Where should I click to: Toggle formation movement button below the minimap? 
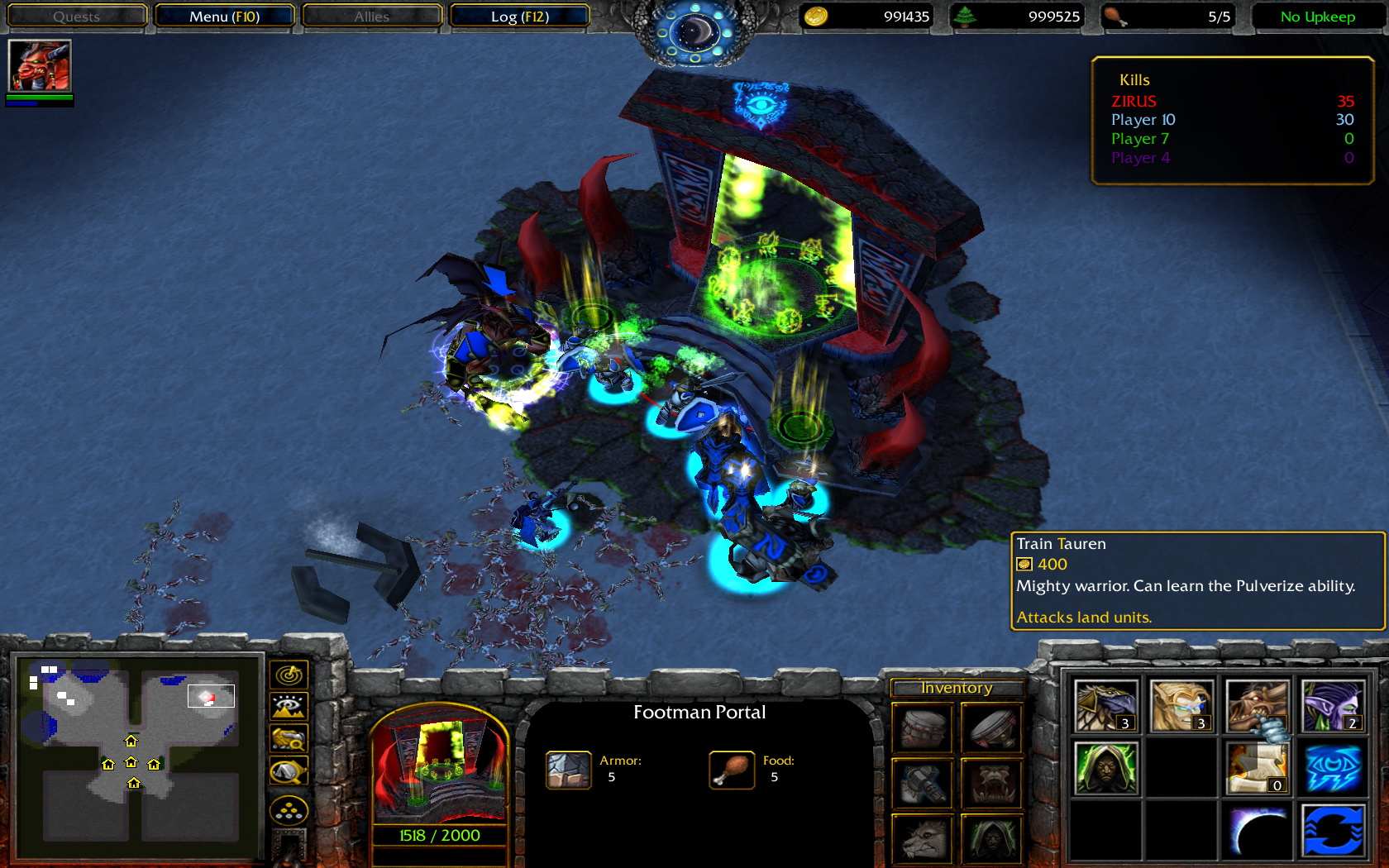pos(289,808)
